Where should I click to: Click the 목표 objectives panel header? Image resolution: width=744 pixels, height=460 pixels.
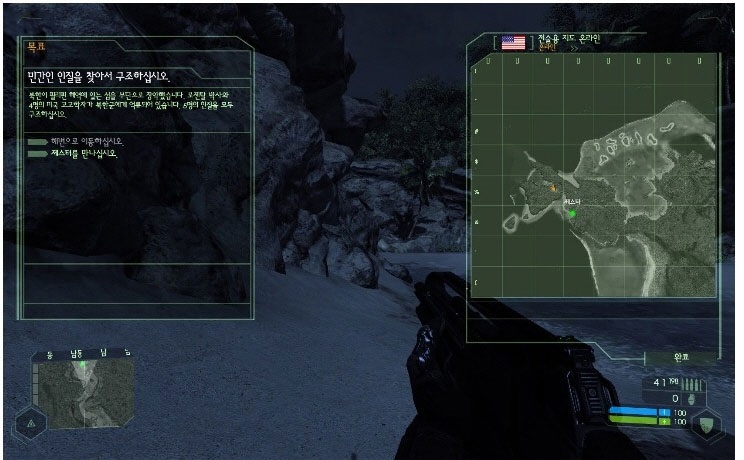coord(35,44)
